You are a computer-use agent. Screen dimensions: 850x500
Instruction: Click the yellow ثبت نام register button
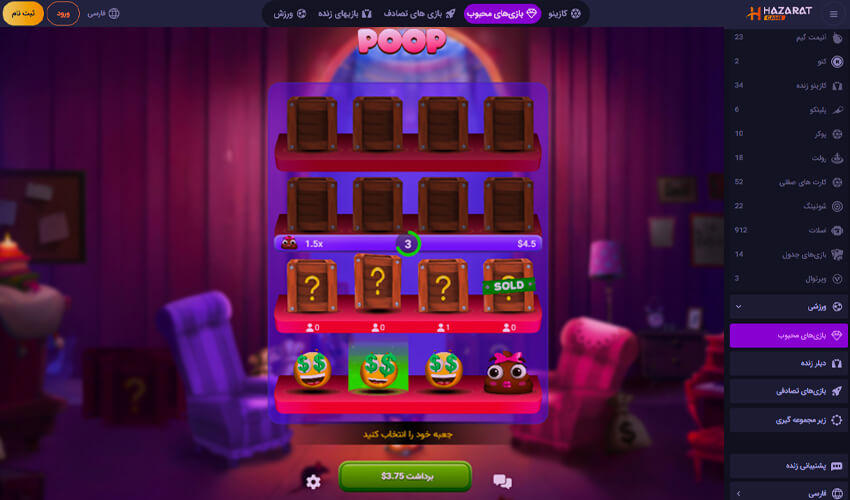(x=21, y=13)
